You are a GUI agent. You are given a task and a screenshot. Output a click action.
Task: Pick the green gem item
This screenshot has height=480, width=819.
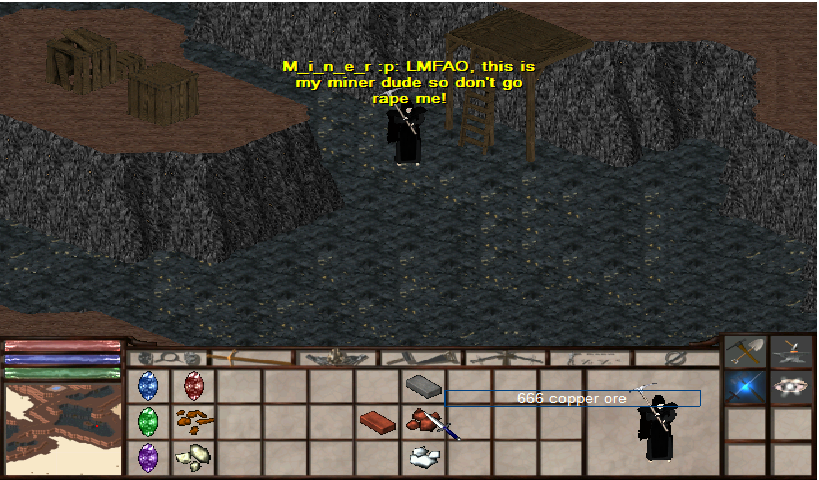(x=149, y=421)
